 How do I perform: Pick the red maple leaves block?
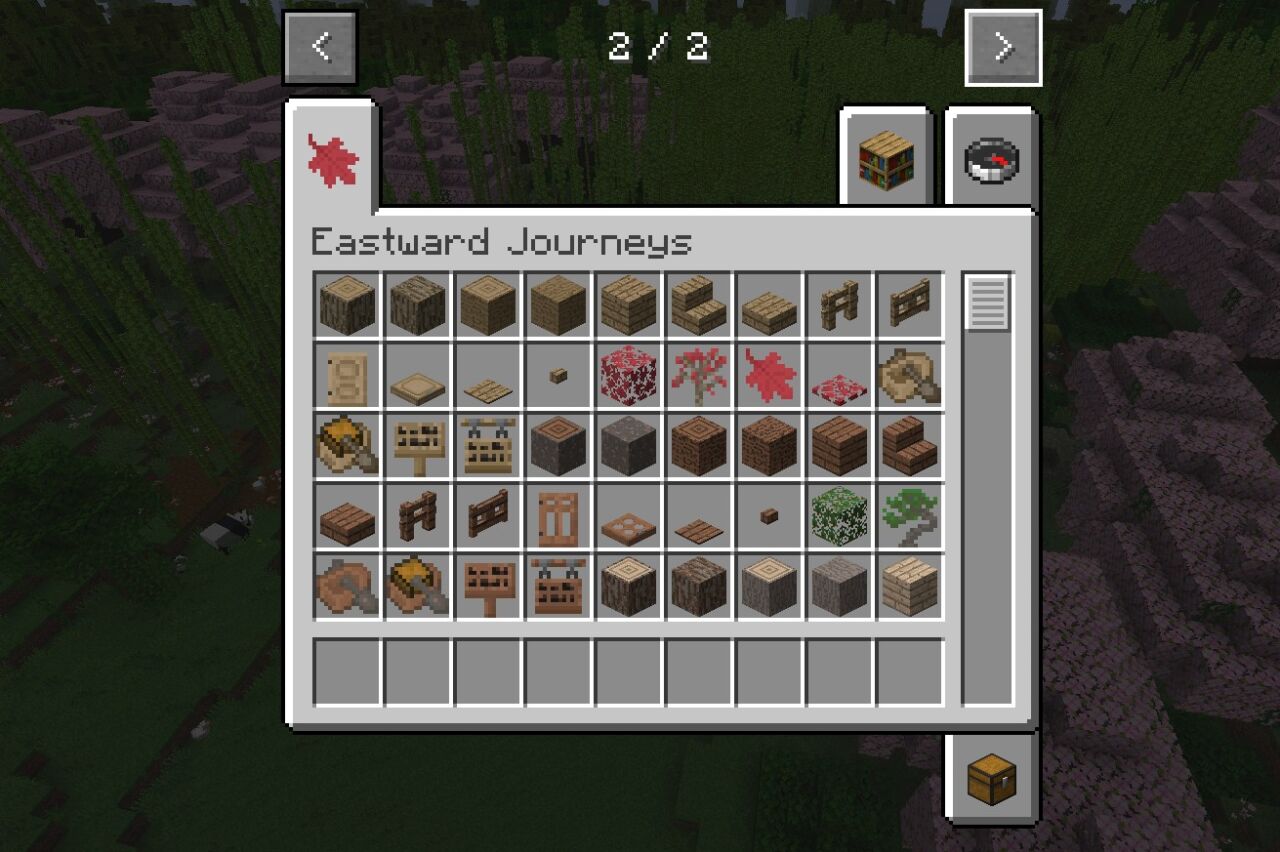[x=628, y=376]
